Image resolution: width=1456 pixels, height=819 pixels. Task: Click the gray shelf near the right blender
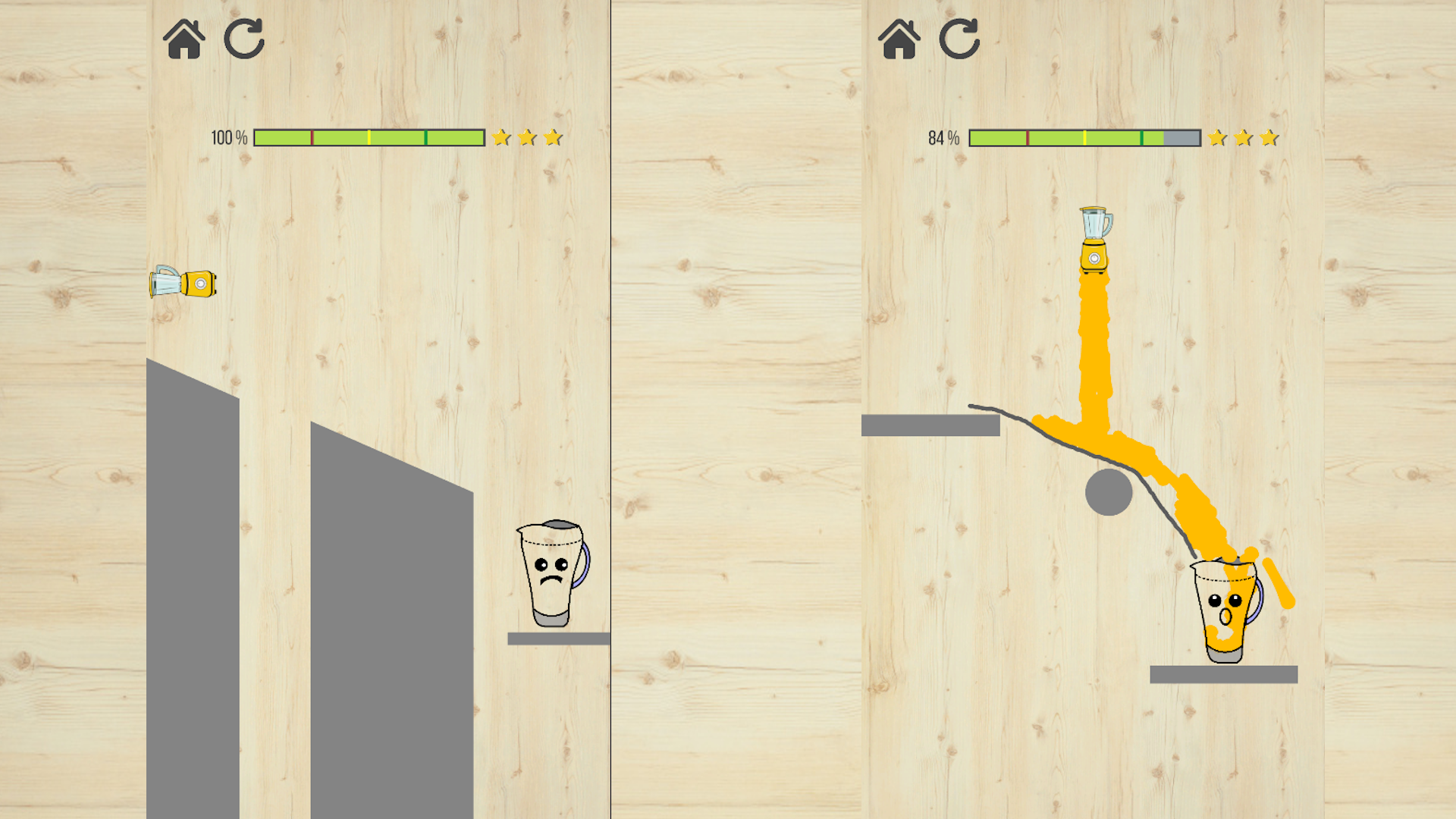click(929, 425)
